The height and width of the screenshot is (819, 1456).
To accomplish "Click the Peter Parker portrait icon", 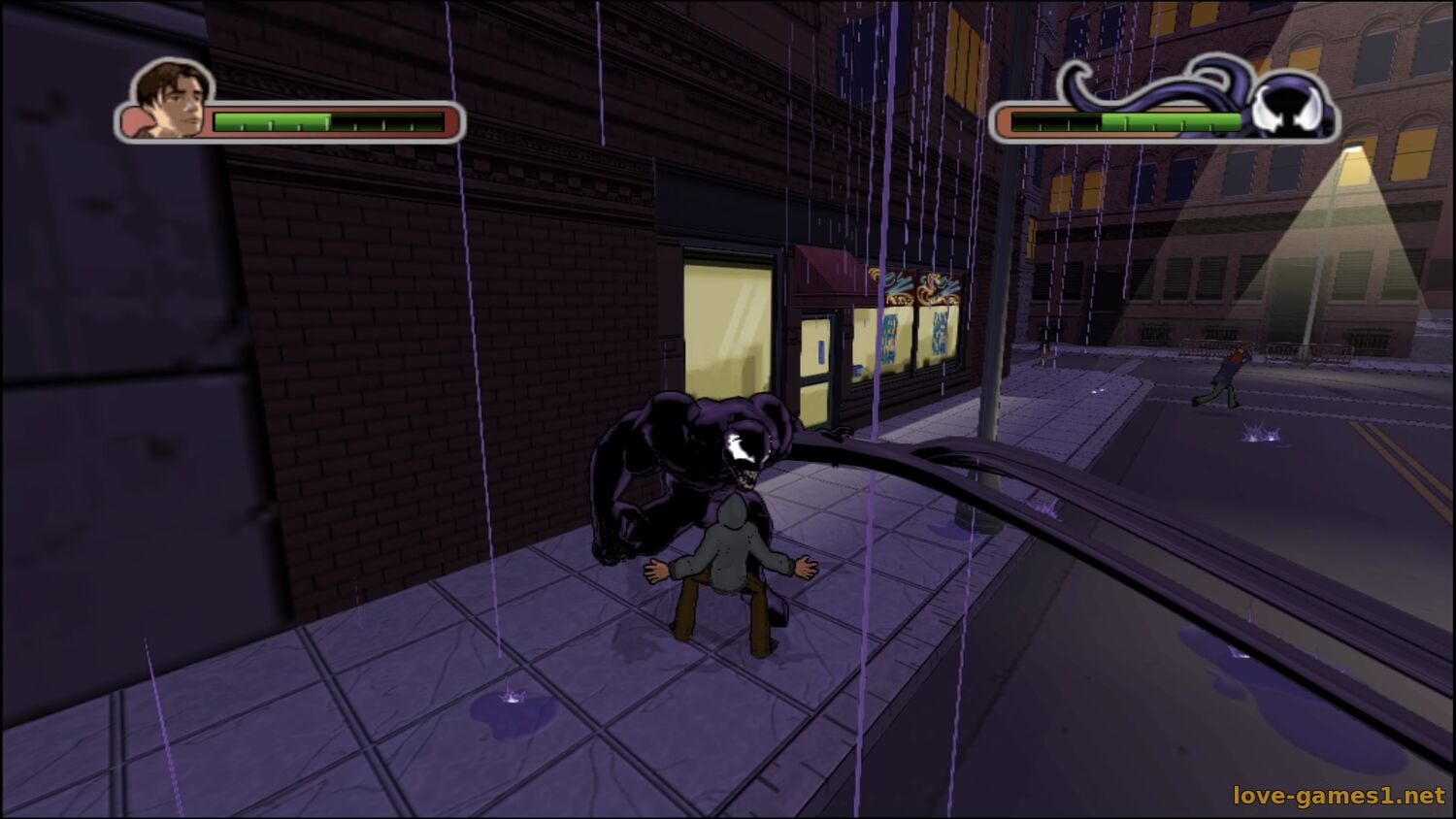I will click(171, 99).
